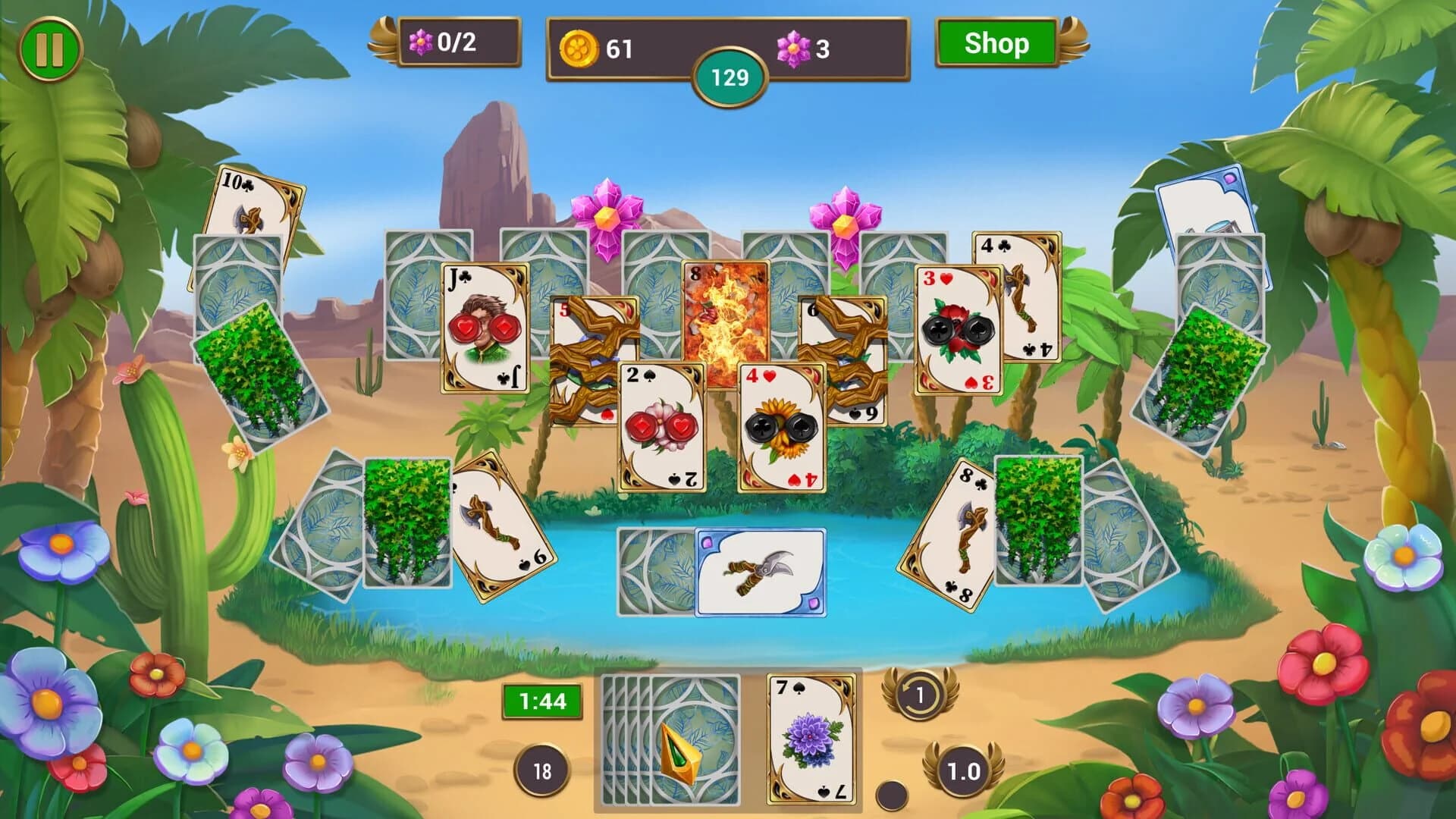Open the Shop
Screen dimensions: 1456x819
(x=997, y=44)
